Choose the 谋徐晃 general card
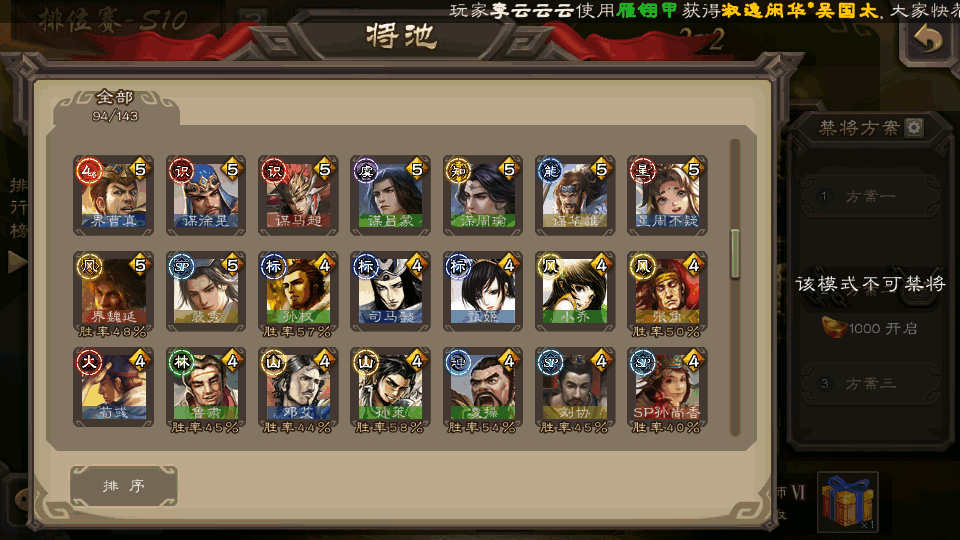 click(206, 194)
